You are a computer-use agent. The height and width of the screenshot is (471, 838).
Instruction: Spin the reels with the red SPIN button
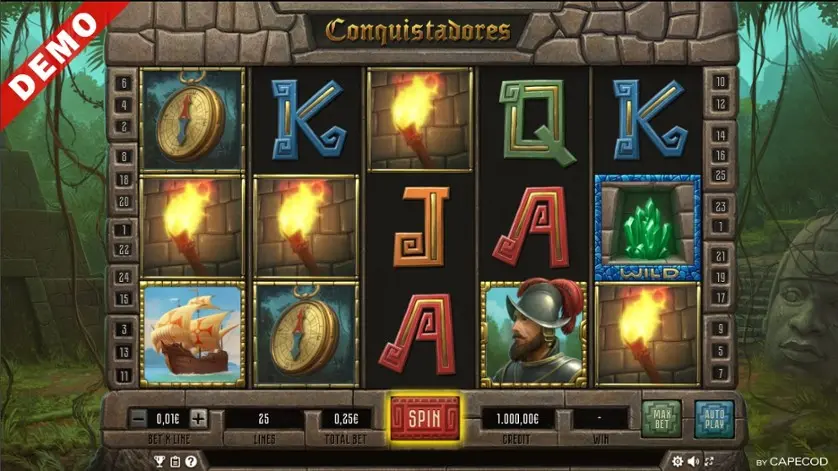(424, 416)
